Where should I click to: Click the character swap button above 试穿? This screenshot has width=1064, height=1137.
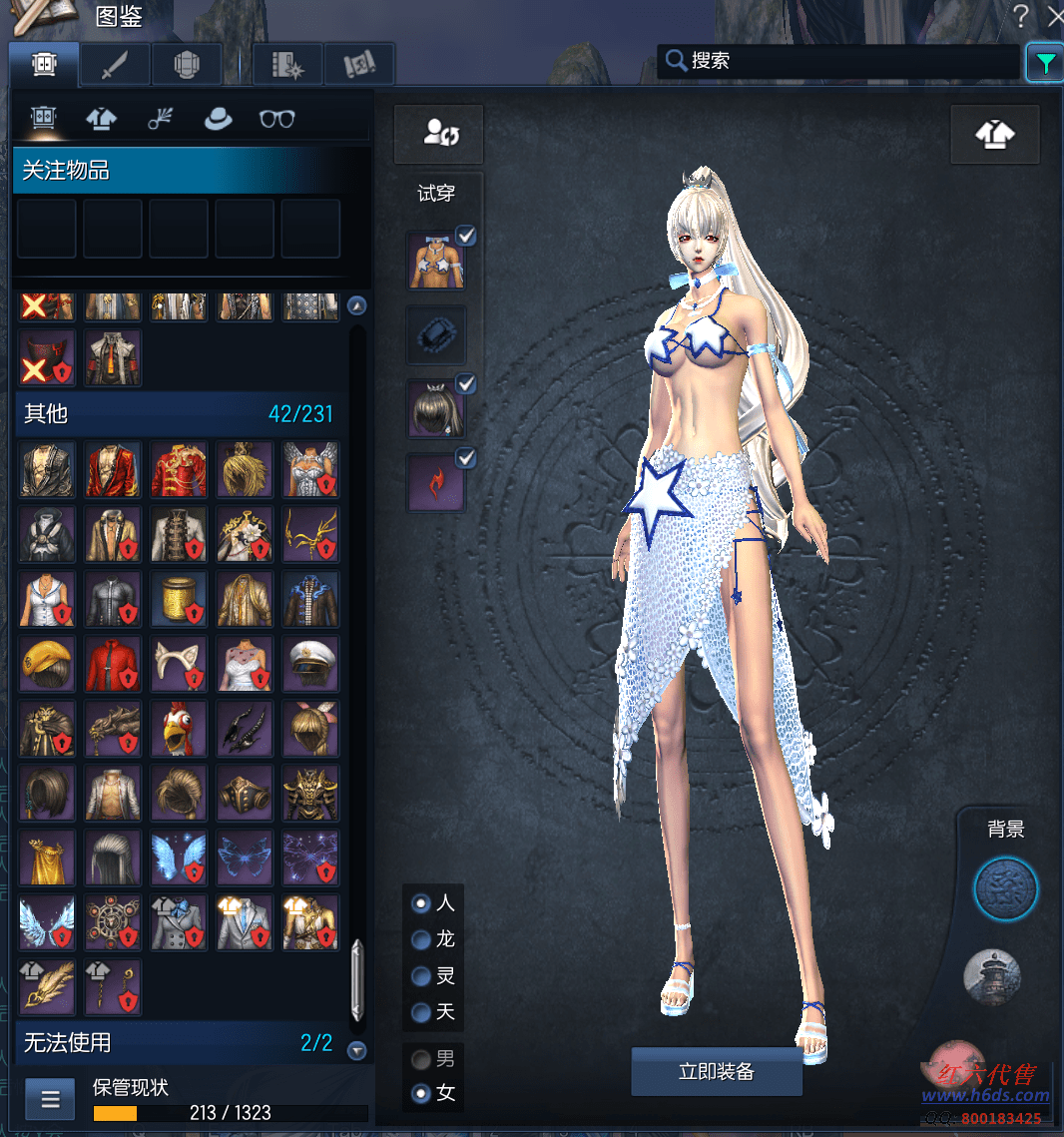[439, 134]
